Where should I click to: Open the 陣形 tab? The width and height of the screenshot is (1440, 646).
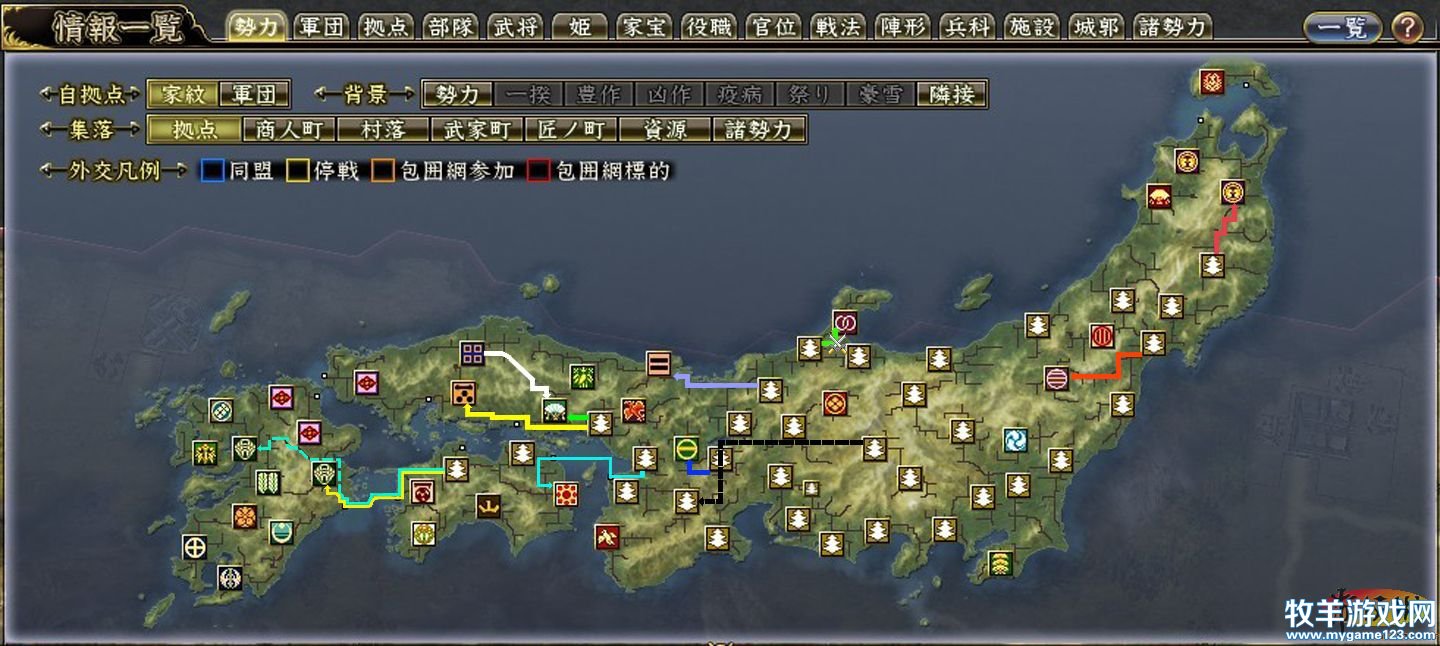pyautogui.click(x=903, y=27)
